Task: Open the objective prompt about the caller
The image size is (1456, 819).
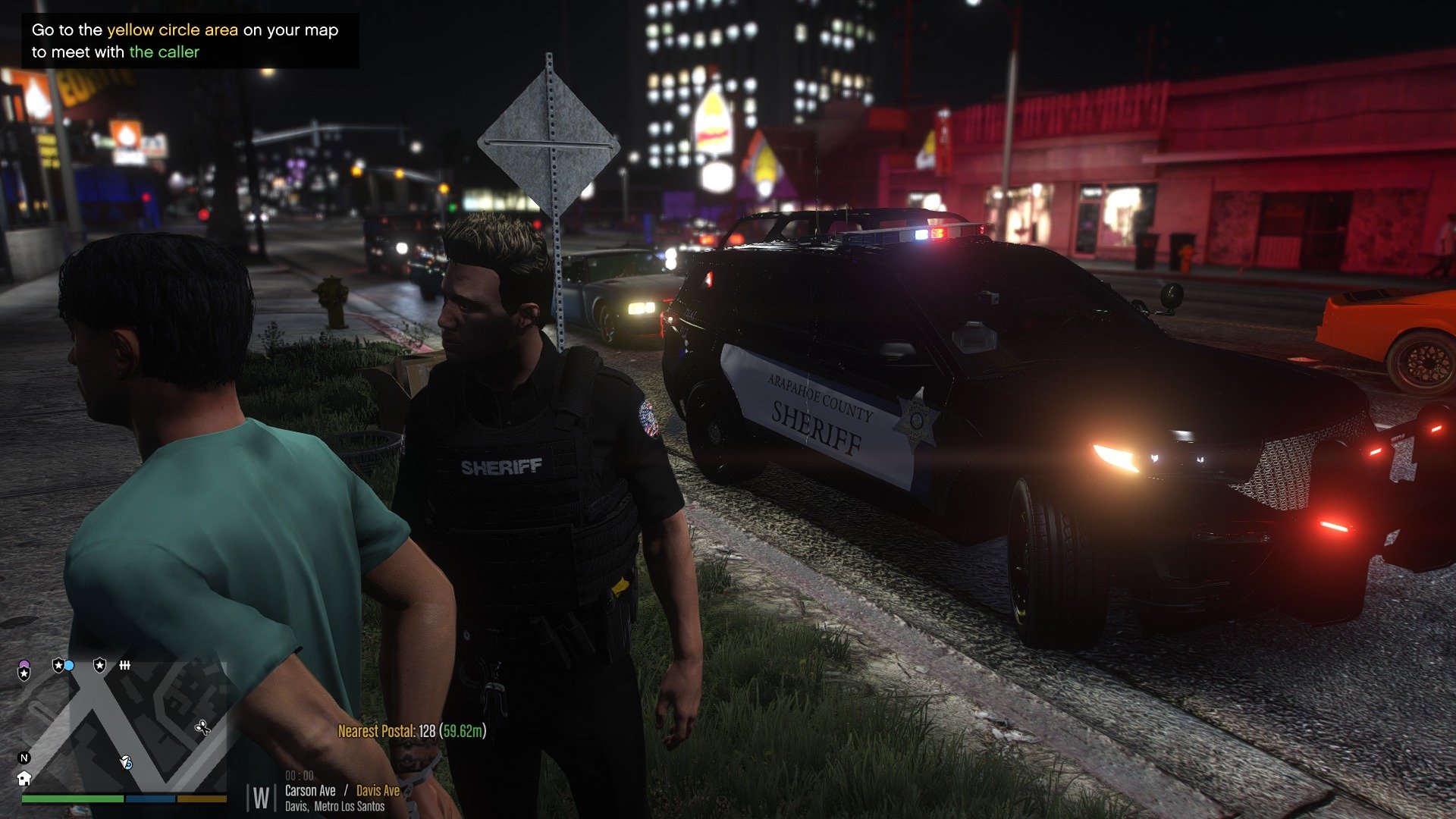Action: [x=185, y=41]
